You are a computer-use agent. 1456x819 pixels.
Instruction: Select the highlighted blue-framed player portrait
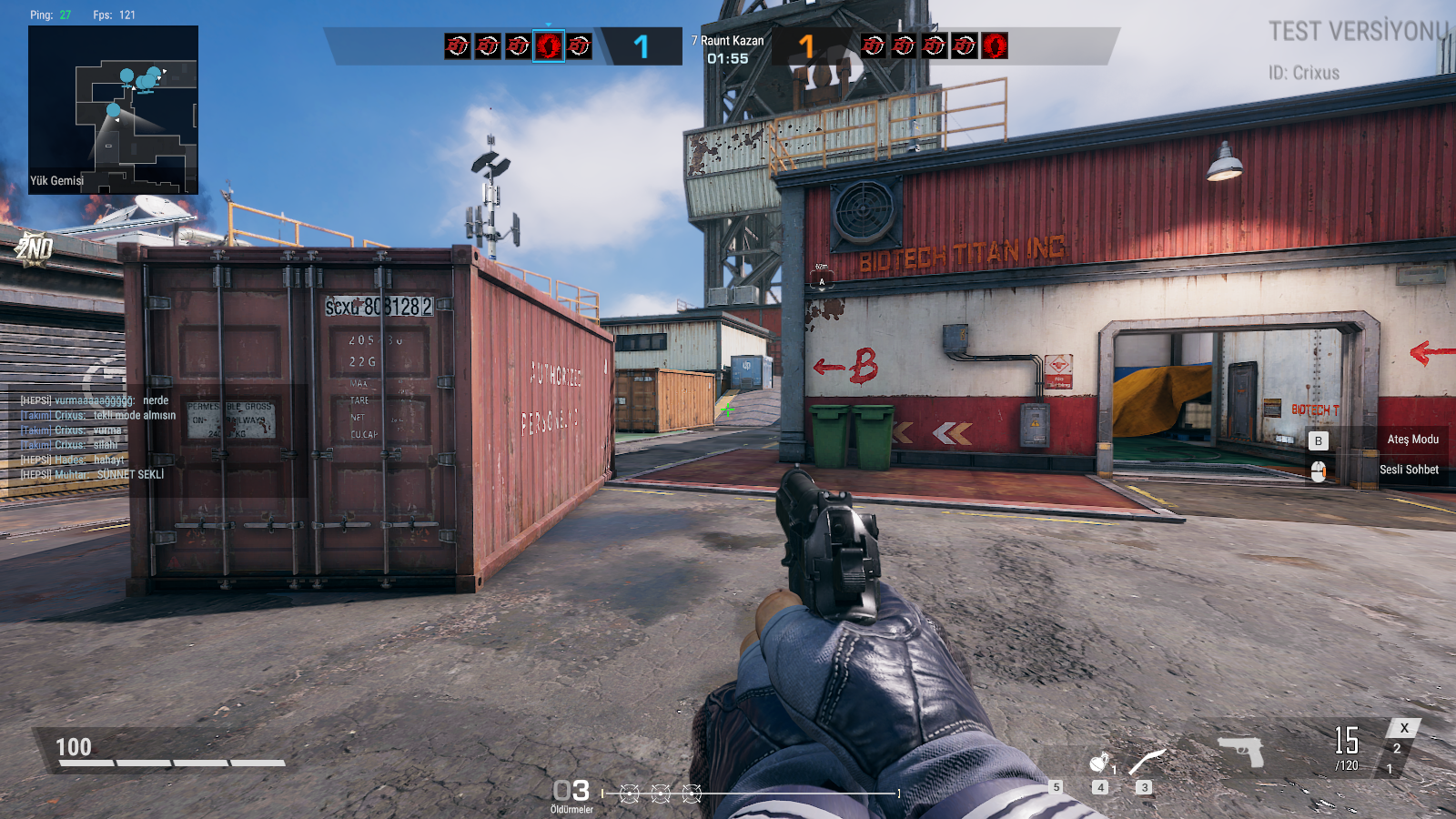click(x=549, y=45)
